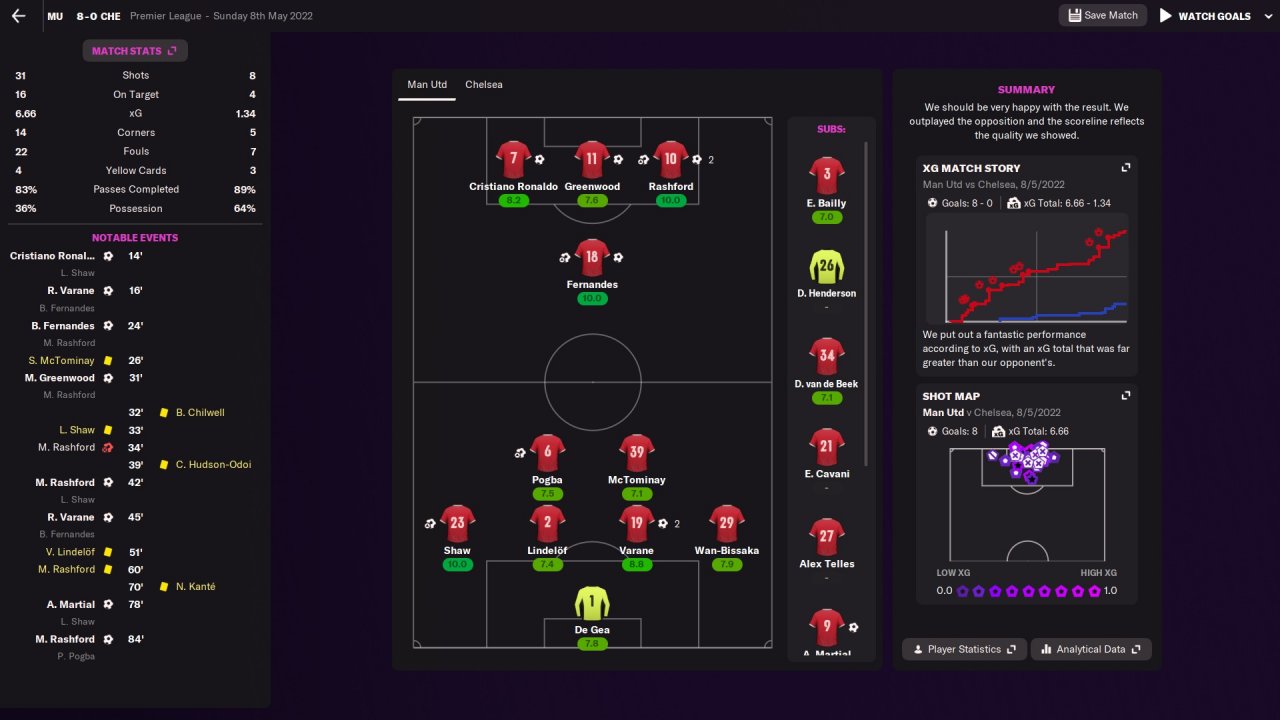Select Rashford's shirt in the attack

[670, 160]
